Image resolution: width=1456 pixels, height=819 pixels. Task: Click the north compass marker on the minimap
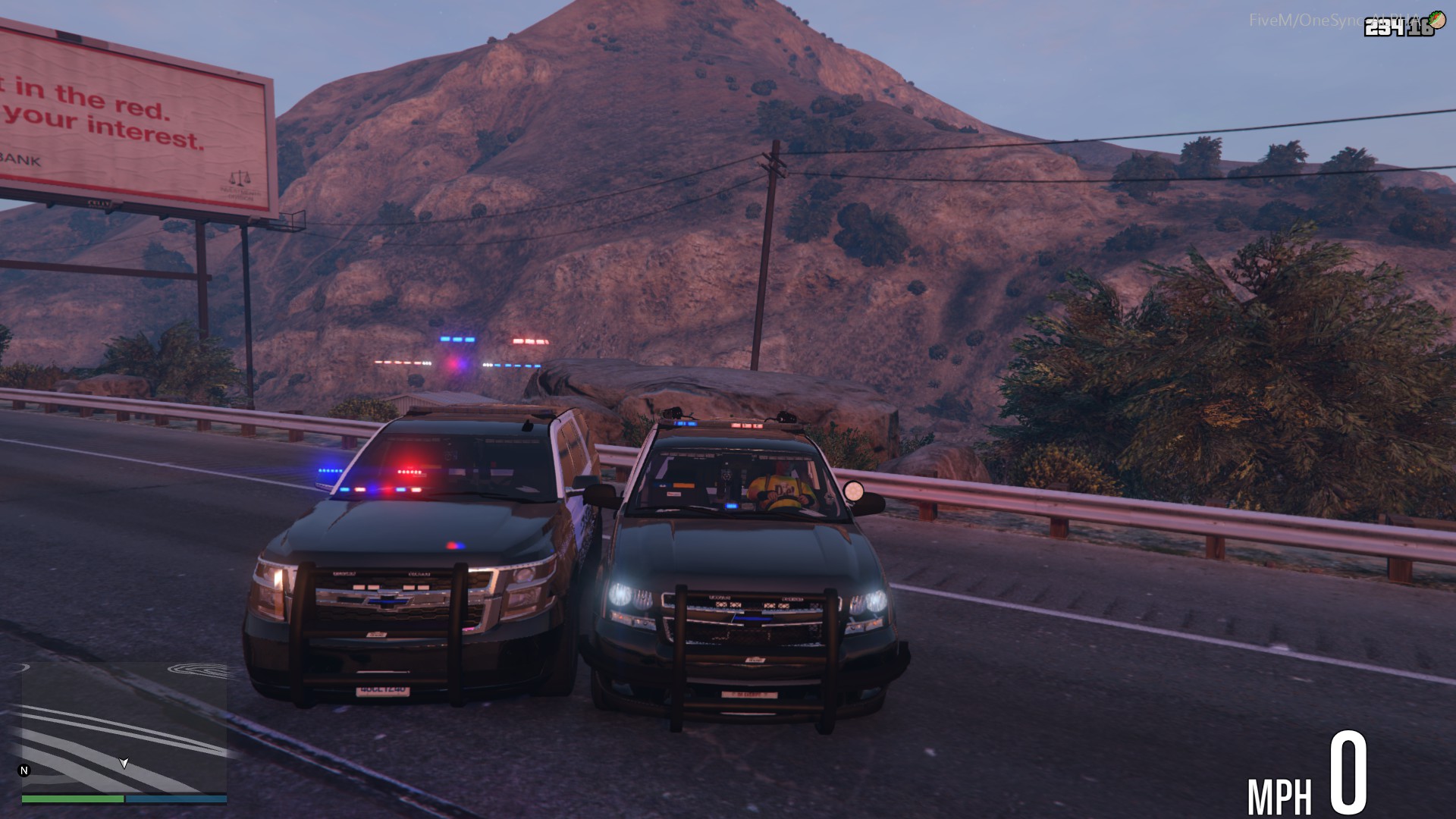(x=24, y=770)
